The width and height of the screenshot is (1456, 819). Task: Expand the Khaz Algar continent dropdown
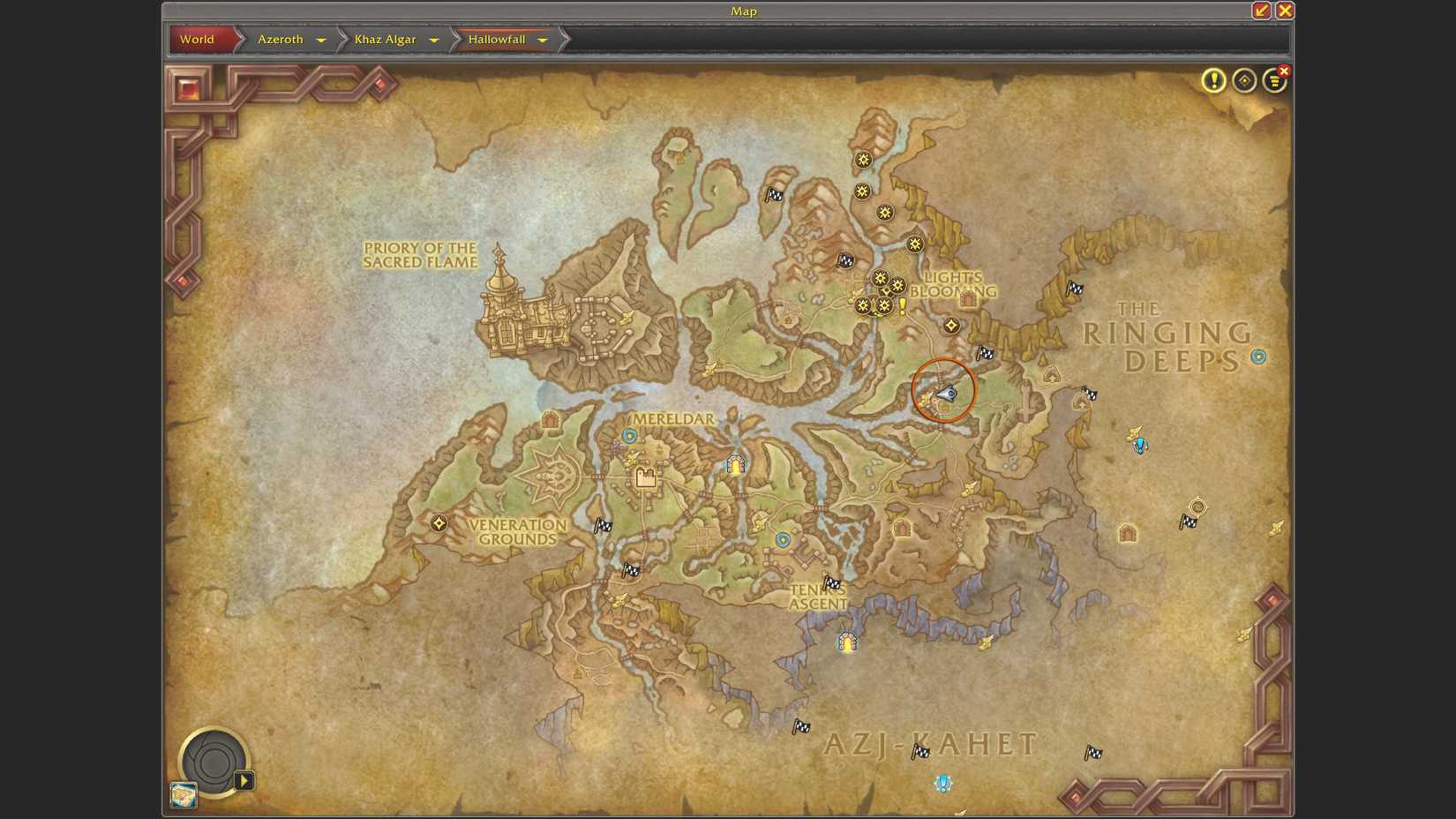433,40
